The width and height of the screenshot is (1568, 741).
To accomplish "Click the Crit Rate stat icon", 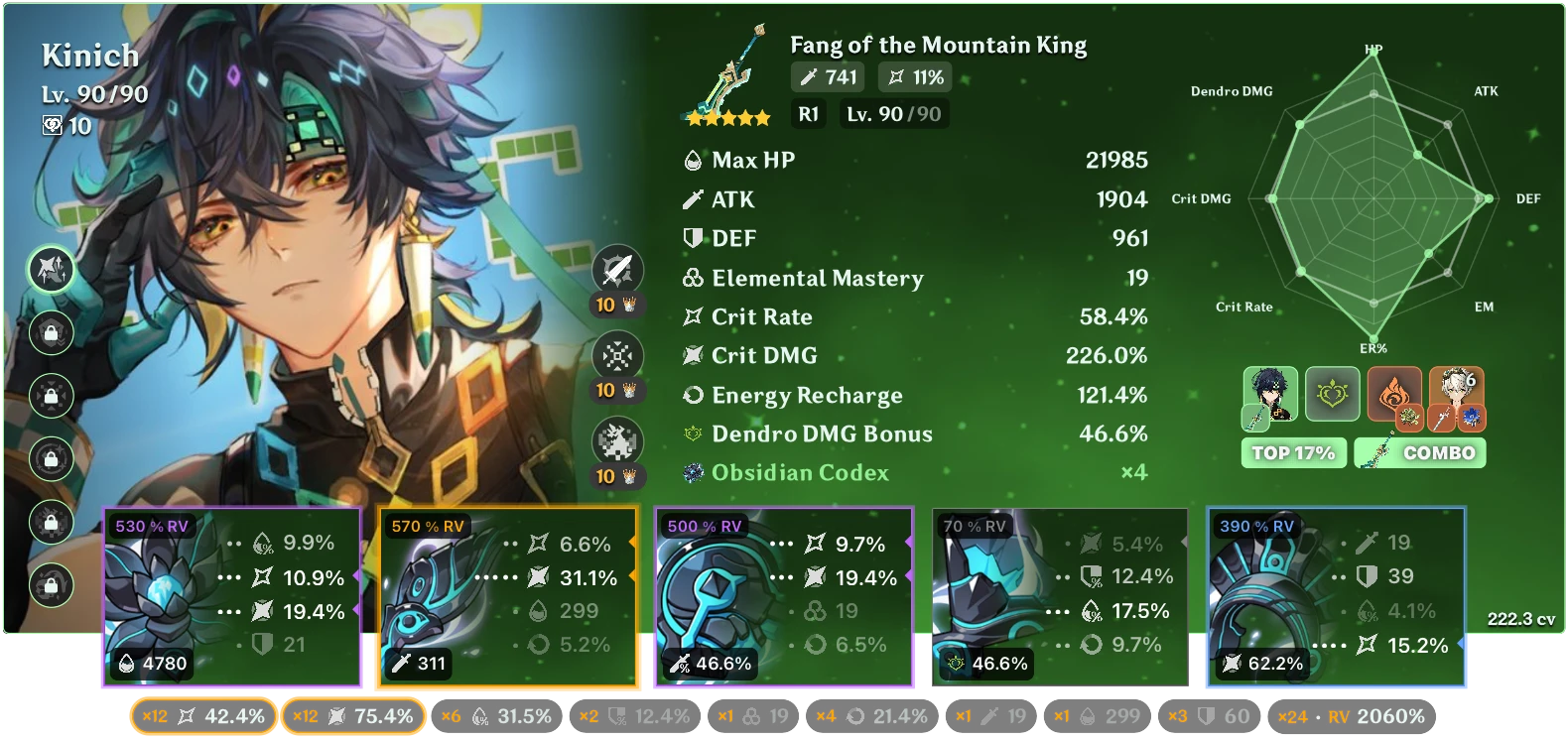I will point(690,317).
